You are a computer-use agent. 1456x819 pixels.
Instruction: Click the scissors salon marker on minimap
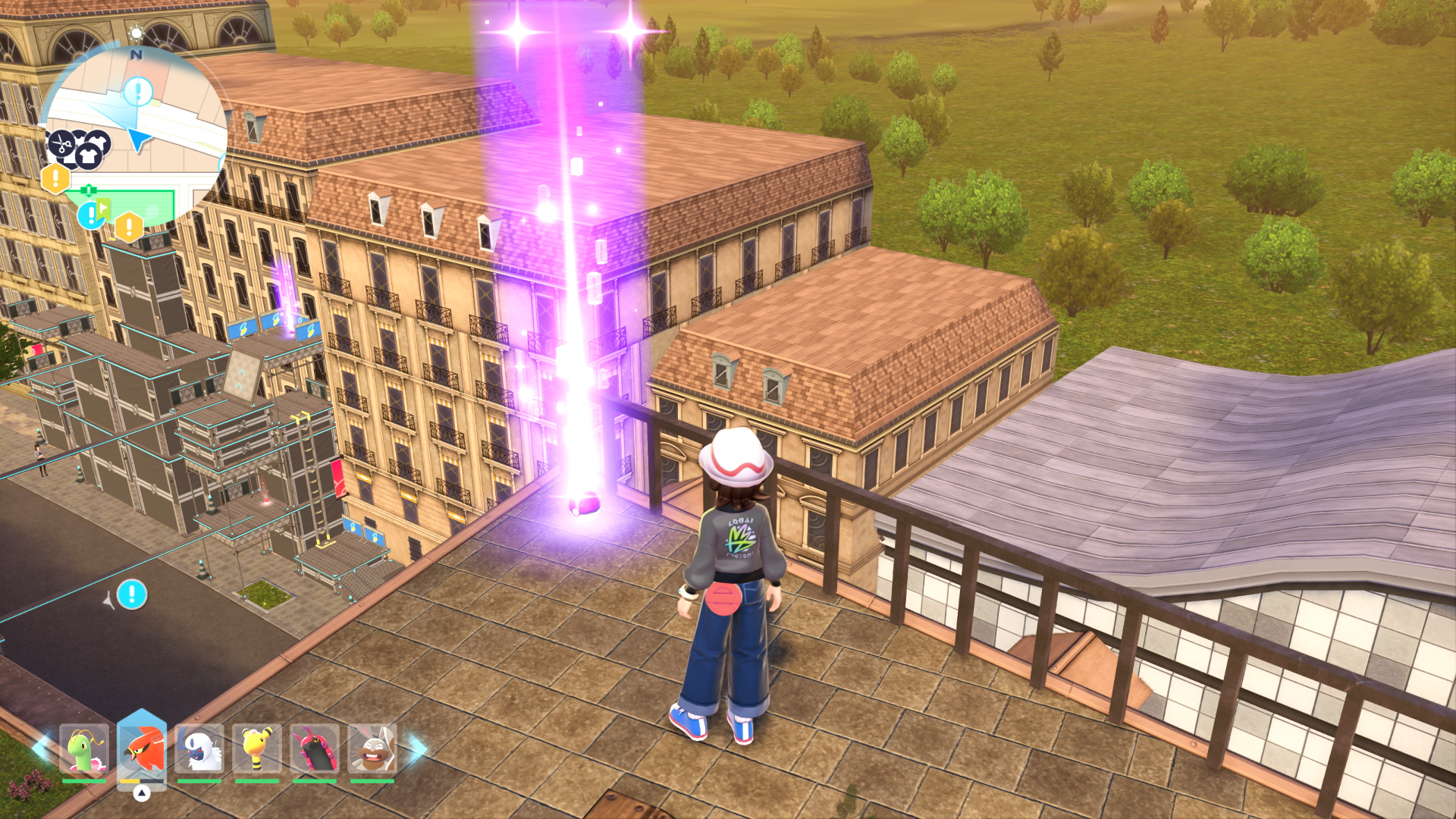[x=61, y=143]
